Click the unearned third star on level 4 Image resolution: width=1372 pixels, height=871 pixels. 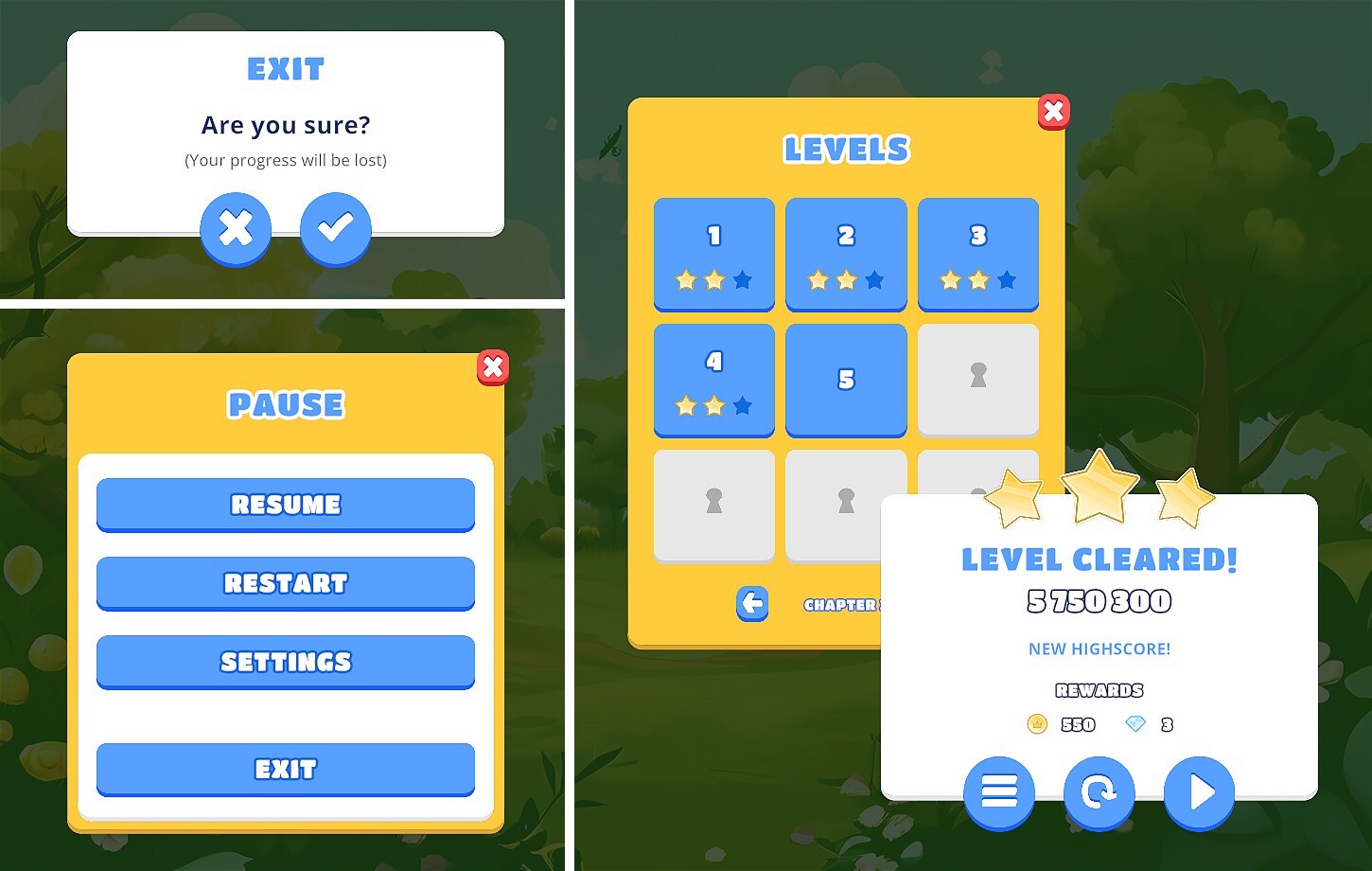click(742, 406)
